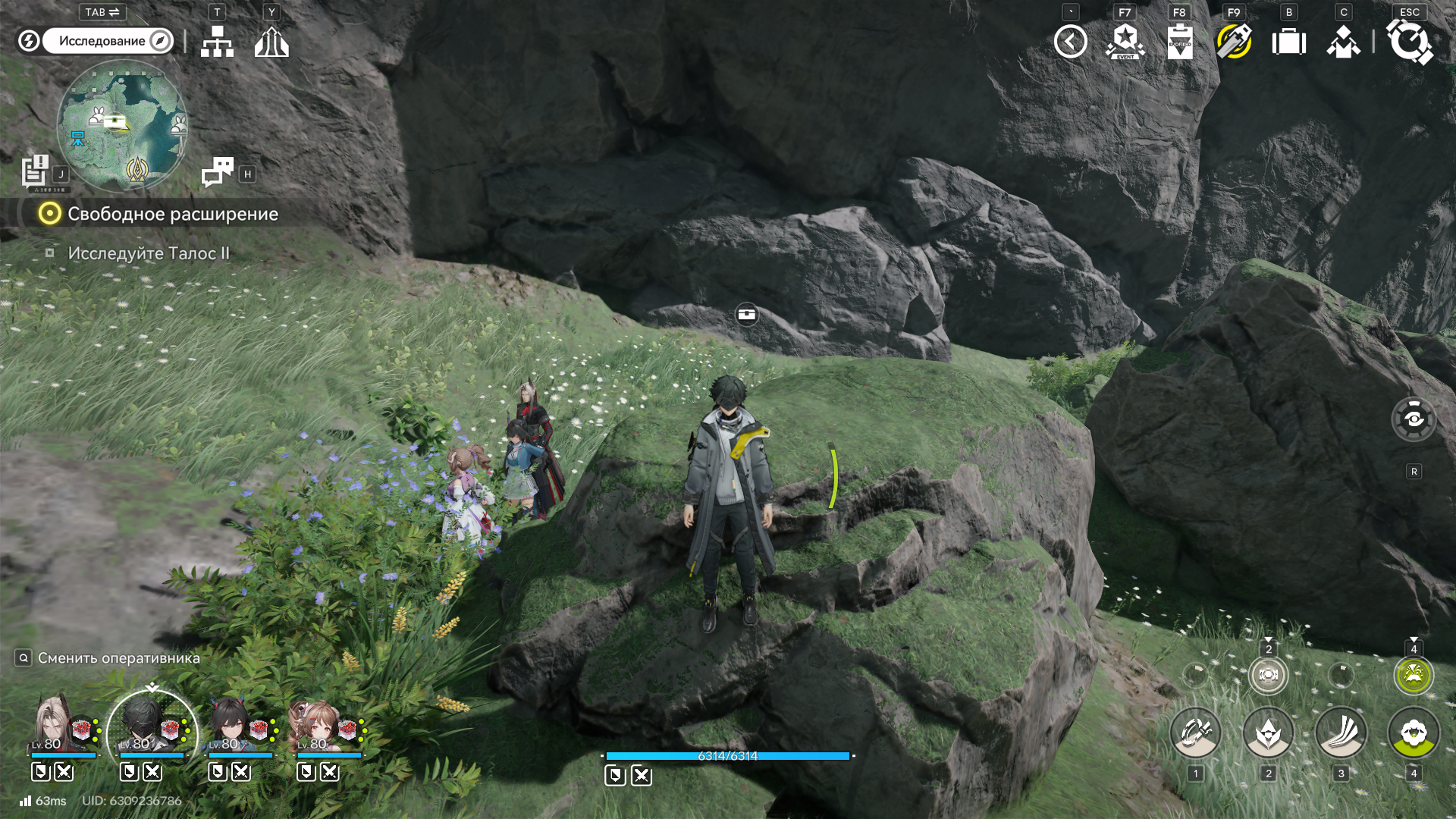This screenshot has width=1456, height=819.
Task: Activate the green ultimate ability icon
Action: point(1414,675)
